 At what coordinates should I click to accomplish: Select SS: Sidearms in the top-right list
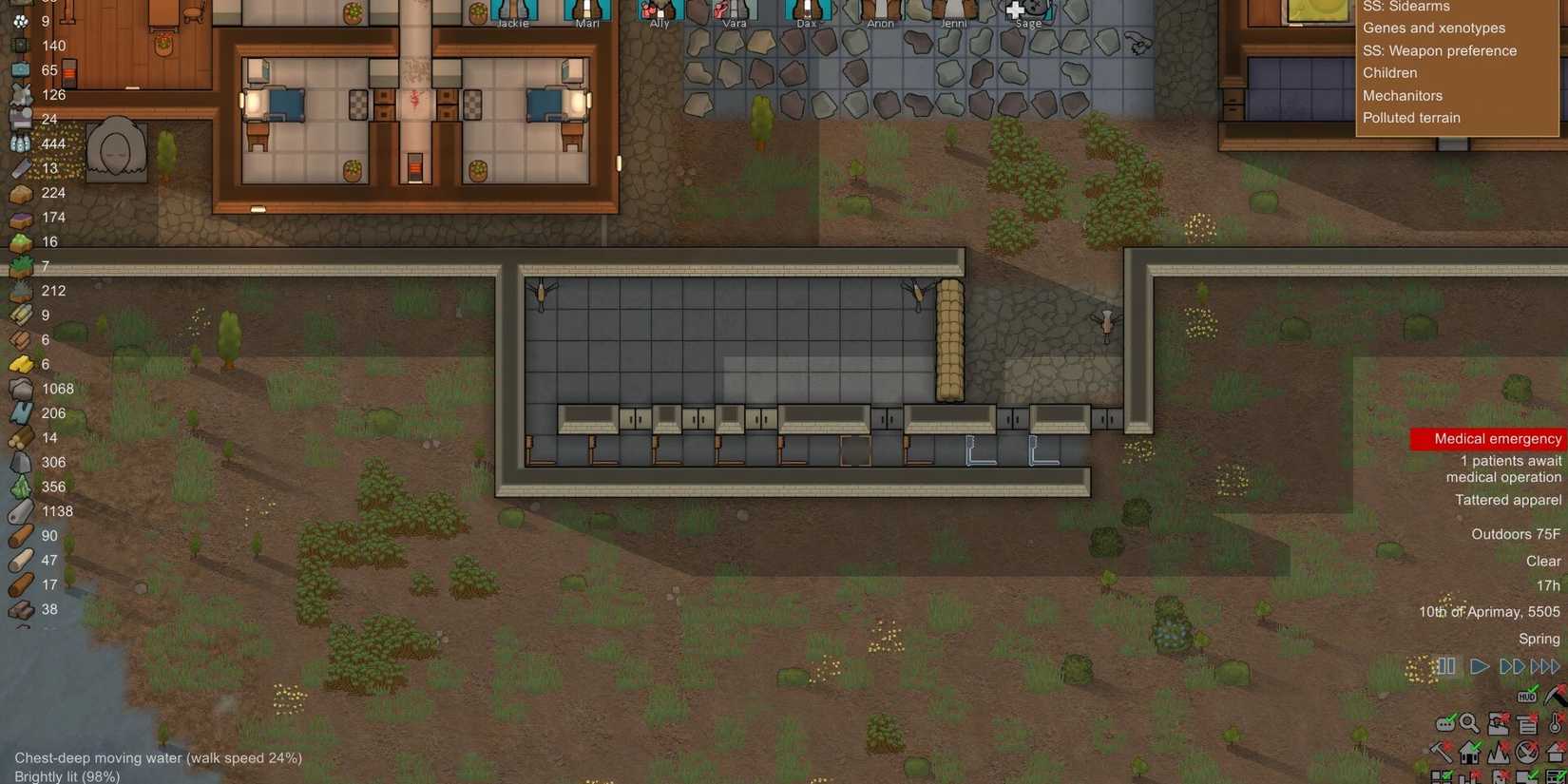pos(1406,7)
